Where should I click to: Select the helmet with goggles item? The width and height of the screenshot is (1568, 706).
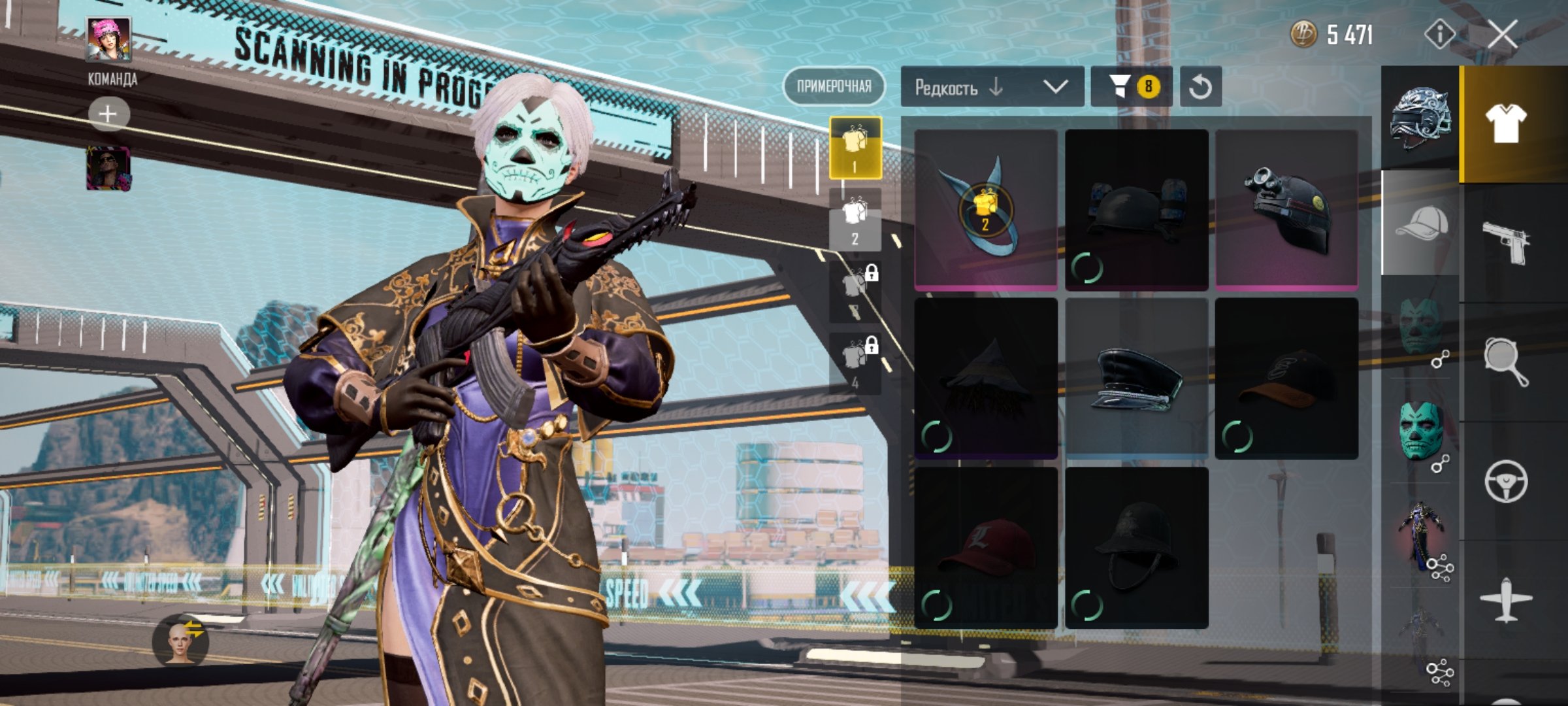[x=1286, y=209]
